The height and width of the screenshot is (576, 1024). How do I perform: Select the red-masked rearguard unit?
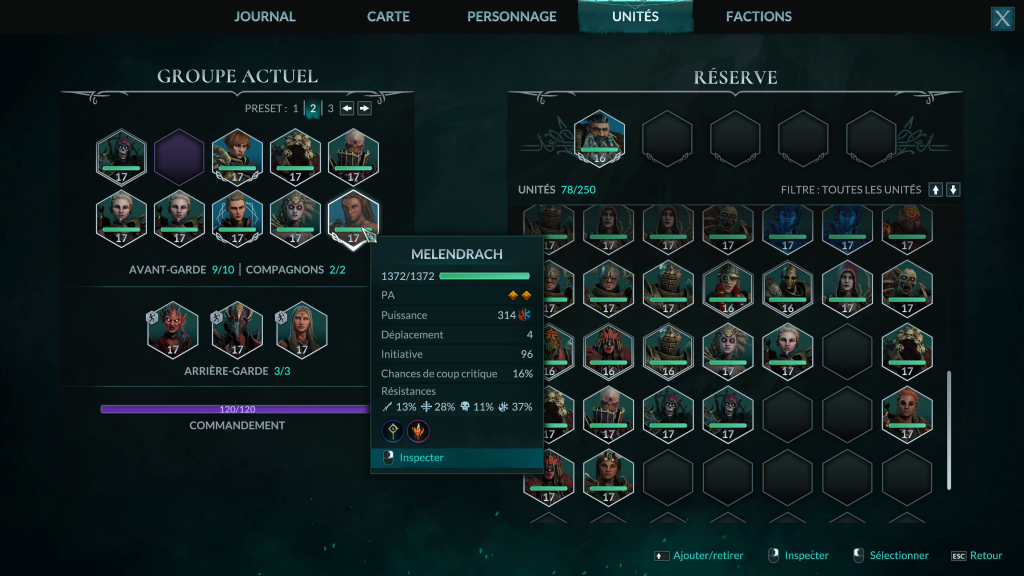point(173,329)
